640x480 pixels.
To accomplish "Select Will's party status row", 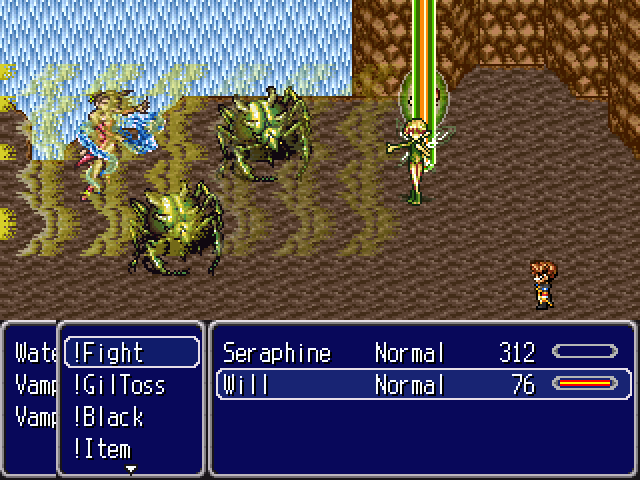I will pyautogui.click(x=422, y=385).
